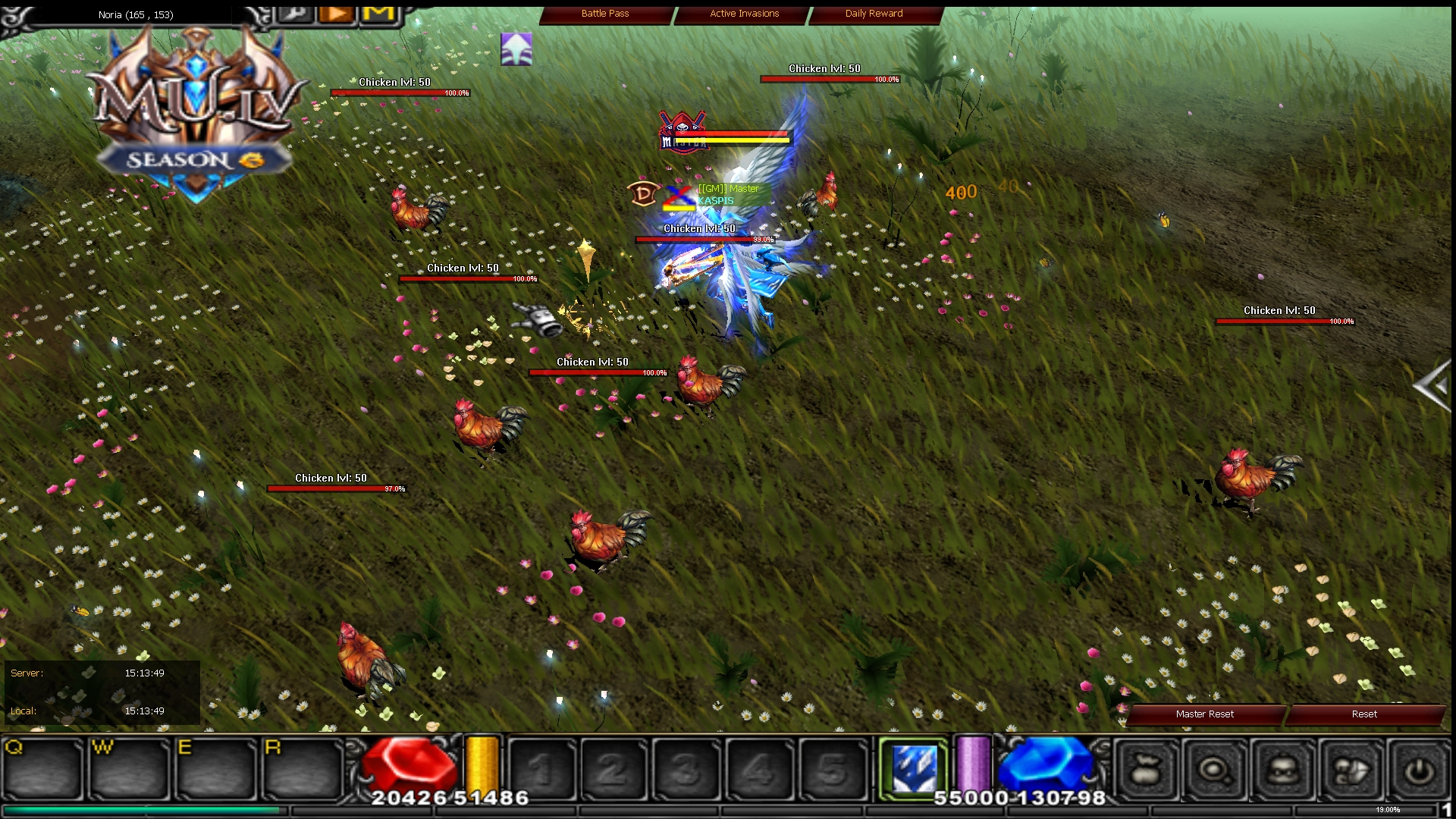Viewport: 1456px width, 819px height.
Task: Select the purple potion slot
Action: point(973,767)
